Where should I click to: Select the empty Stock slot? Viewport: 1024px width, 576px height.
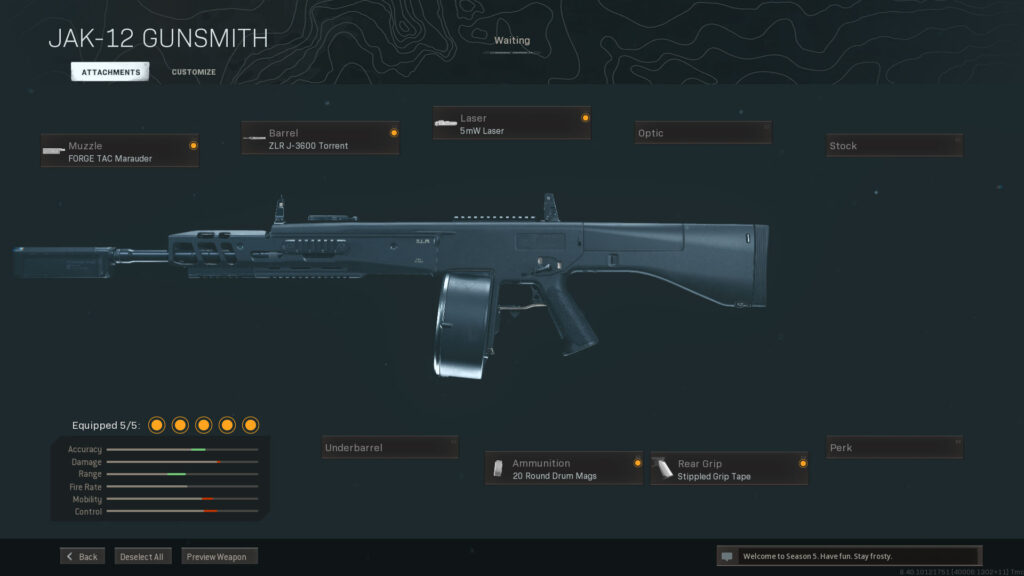(894, 146)
